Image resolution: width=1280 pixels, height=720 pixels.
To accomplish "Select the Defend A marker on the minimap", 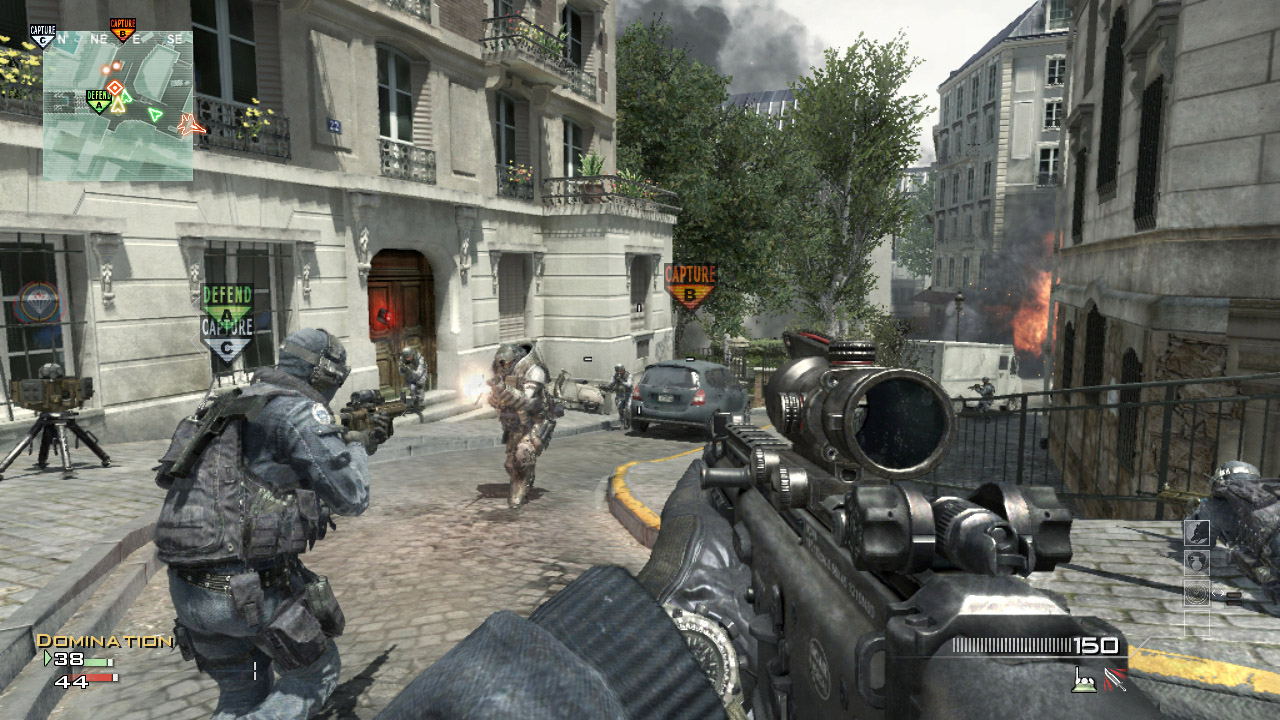I will pyautogui.click(x=98, y=101).
